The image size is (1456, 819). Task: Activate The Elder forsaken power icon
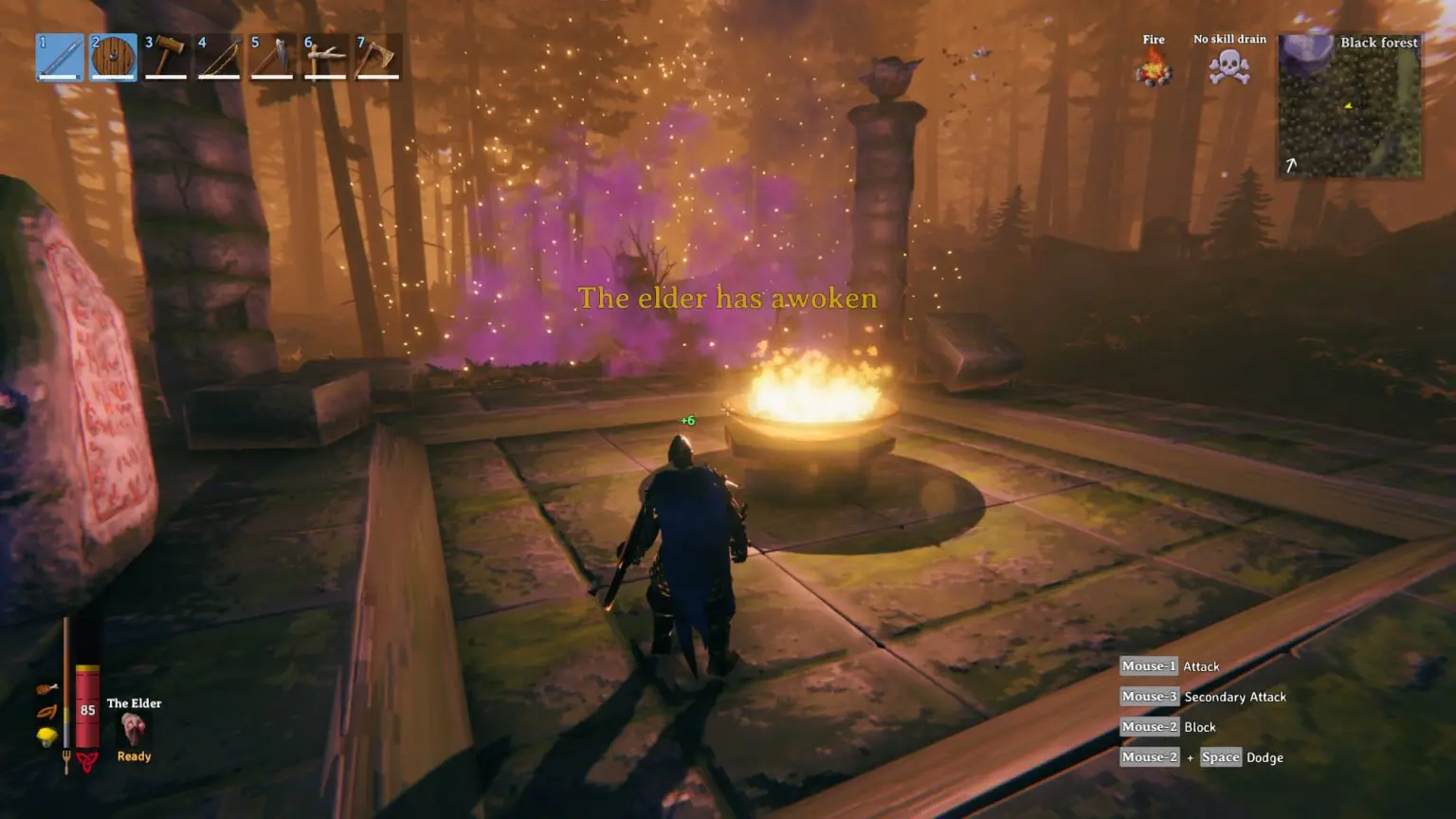coord(133,728)
